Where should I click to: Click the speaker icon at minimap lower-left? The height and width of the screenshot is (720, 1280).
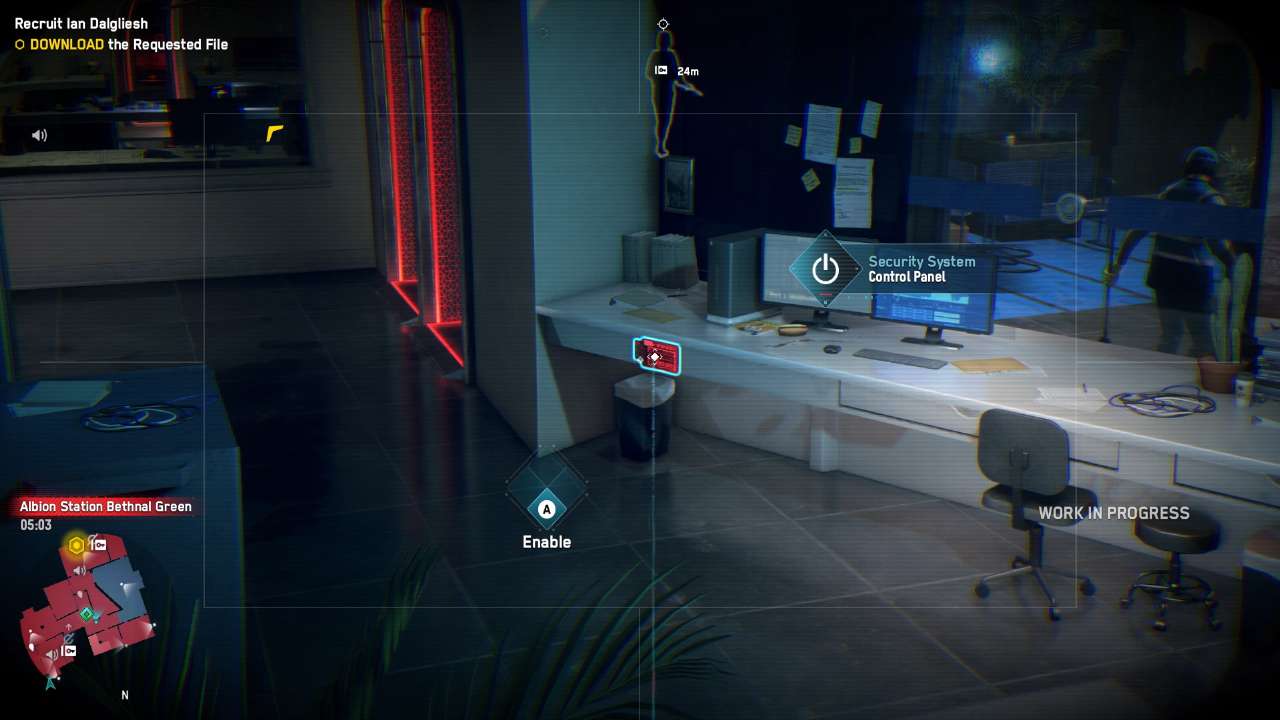[52, 653]
